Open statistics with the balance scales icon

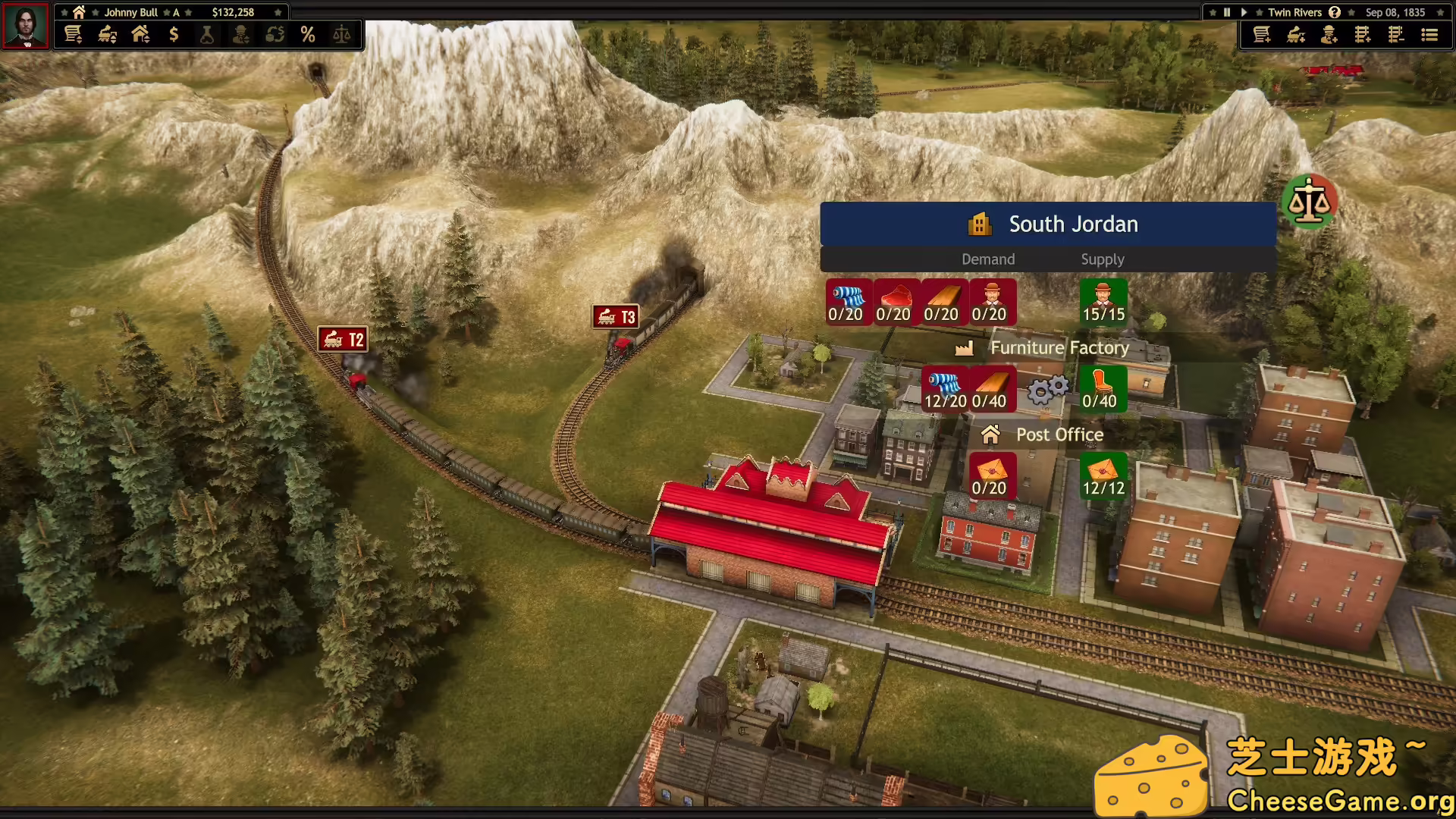coord(340,34)
